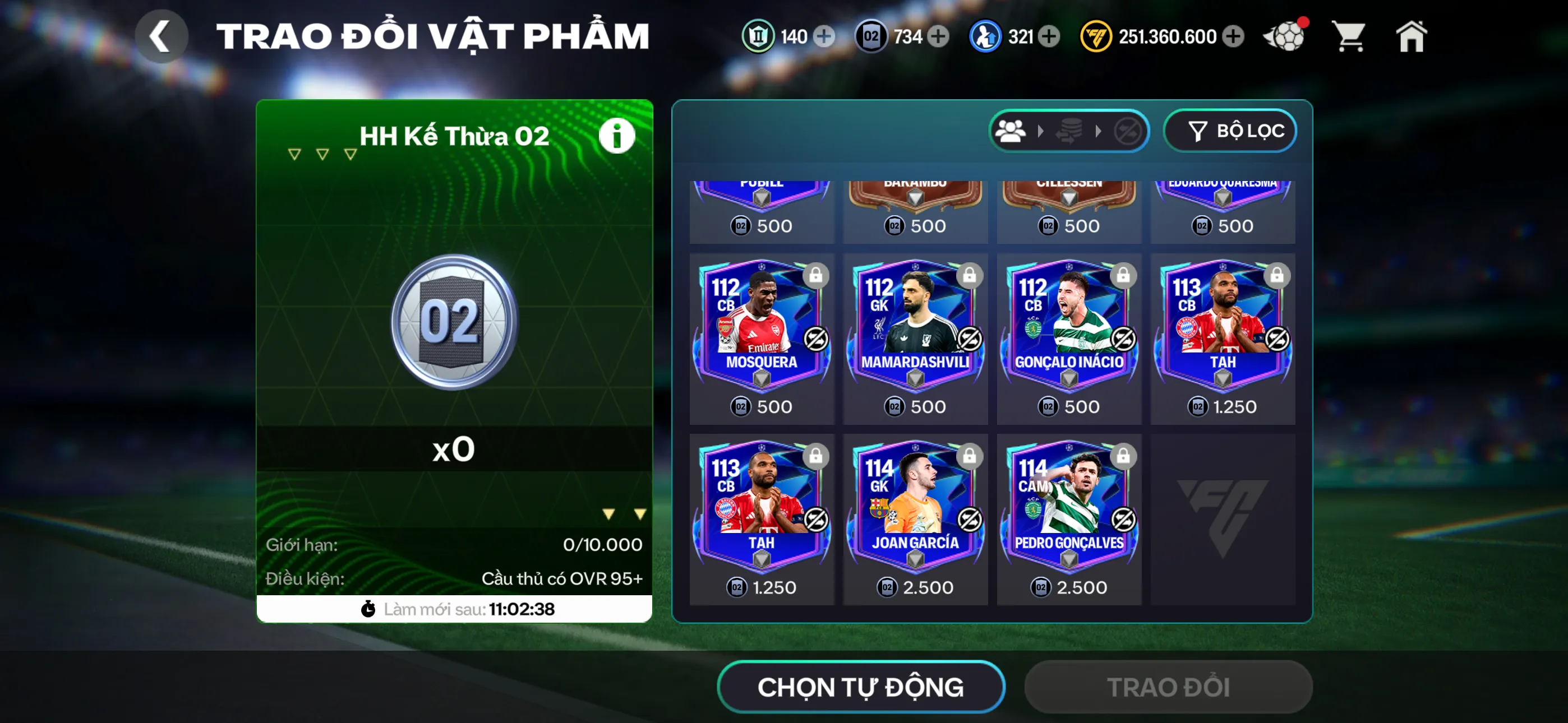Toggle the lock on the Mosquera card
The width and height of the screenshot is (1568, 723).
coord(818,275)
